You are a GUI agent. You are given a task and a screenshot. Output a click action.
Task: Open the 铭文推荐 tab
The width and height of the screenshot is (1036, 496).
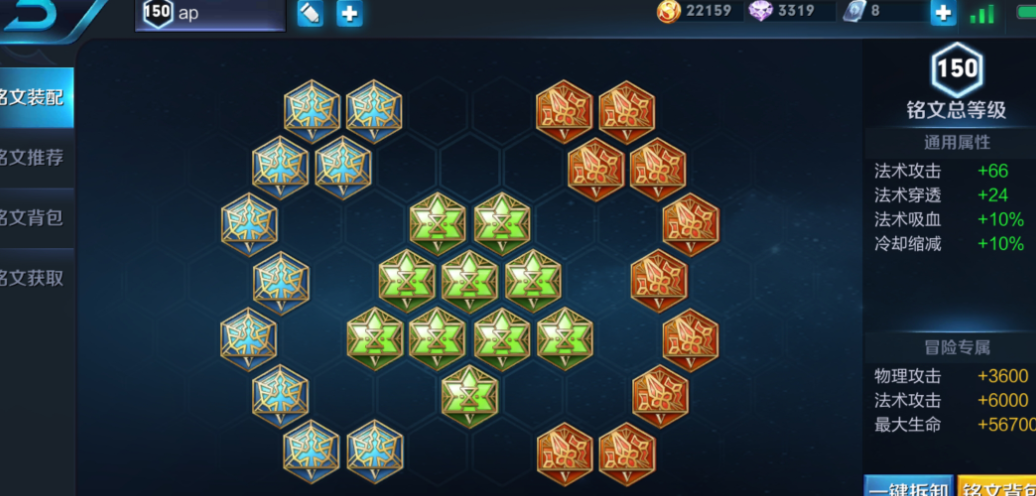[x=36, y=158]
